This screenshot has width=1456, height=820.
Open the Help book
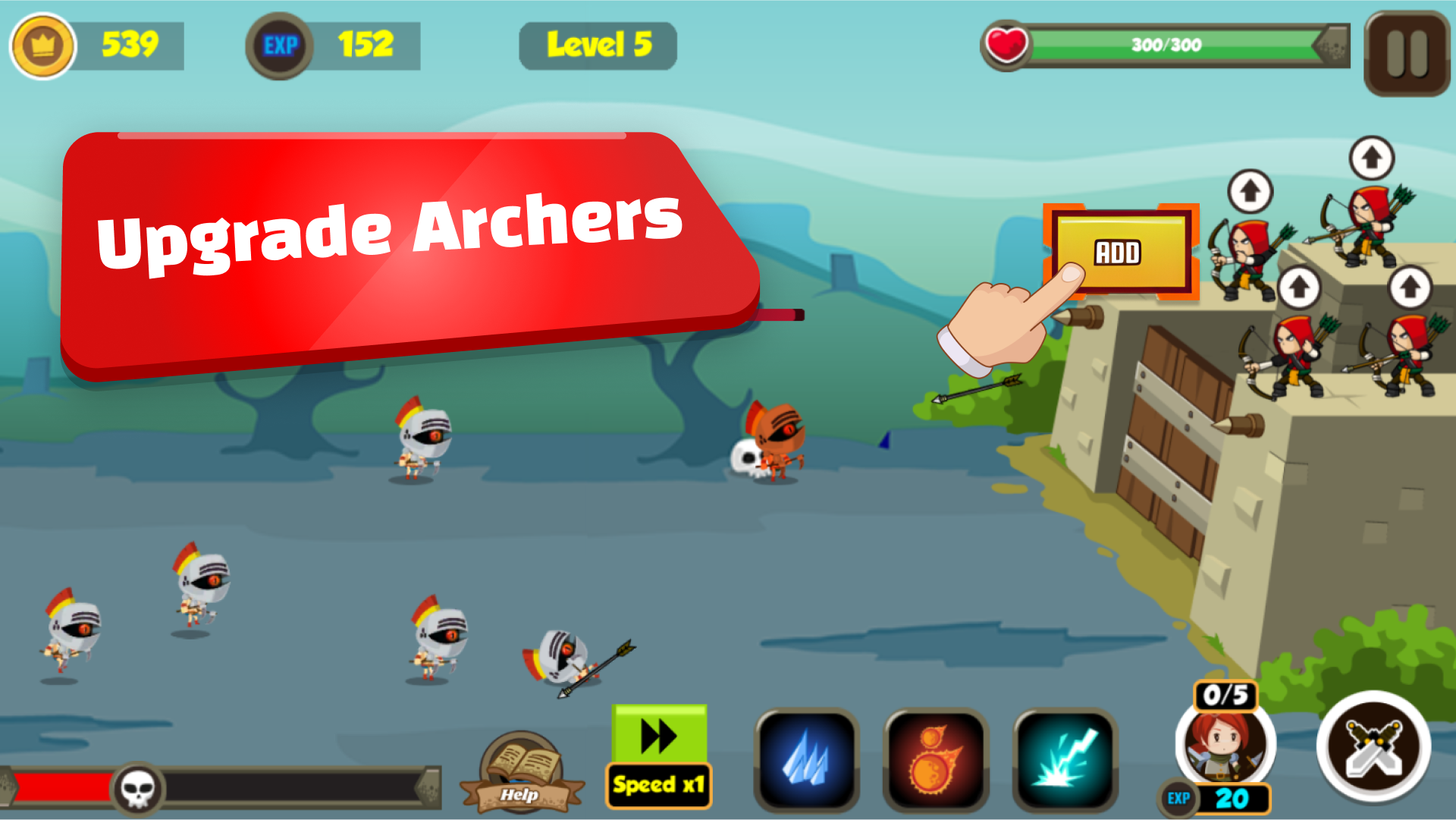click(522, 774)
